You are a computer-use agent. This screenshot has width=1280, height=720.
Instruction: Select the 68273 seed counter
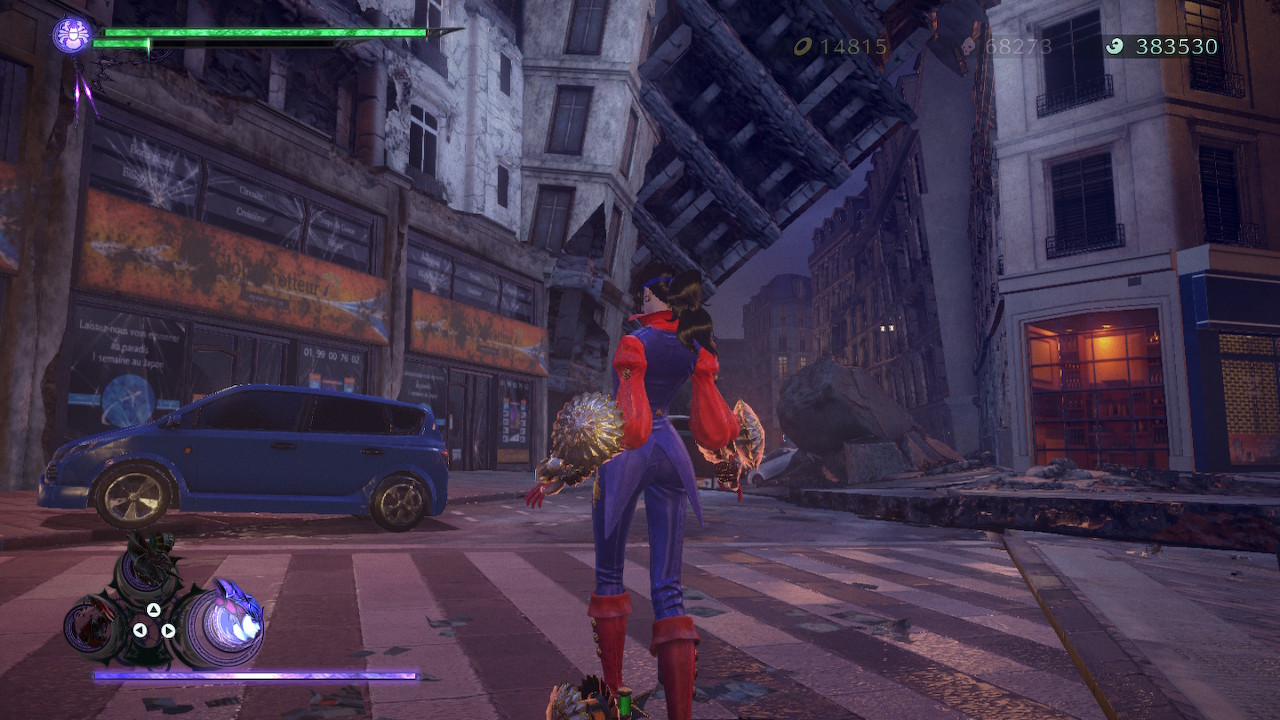point(1018,44)
